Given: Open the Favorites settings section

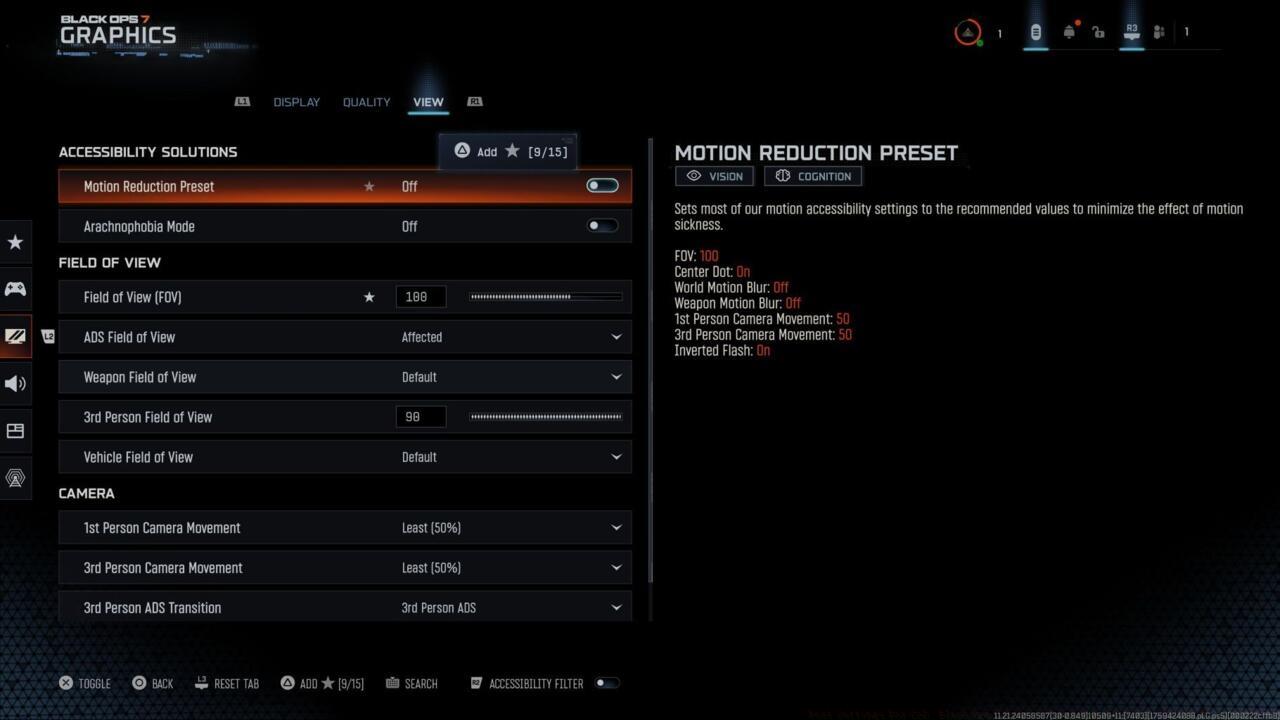Looking at the screenshot, I should coord(15,242).
